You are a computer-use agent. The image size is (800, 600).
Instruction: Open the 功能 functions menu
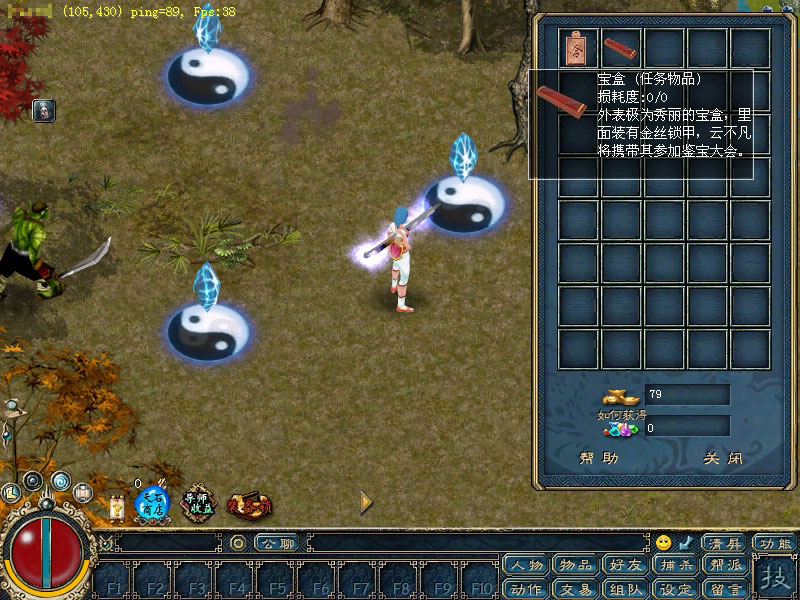(774, 543)
